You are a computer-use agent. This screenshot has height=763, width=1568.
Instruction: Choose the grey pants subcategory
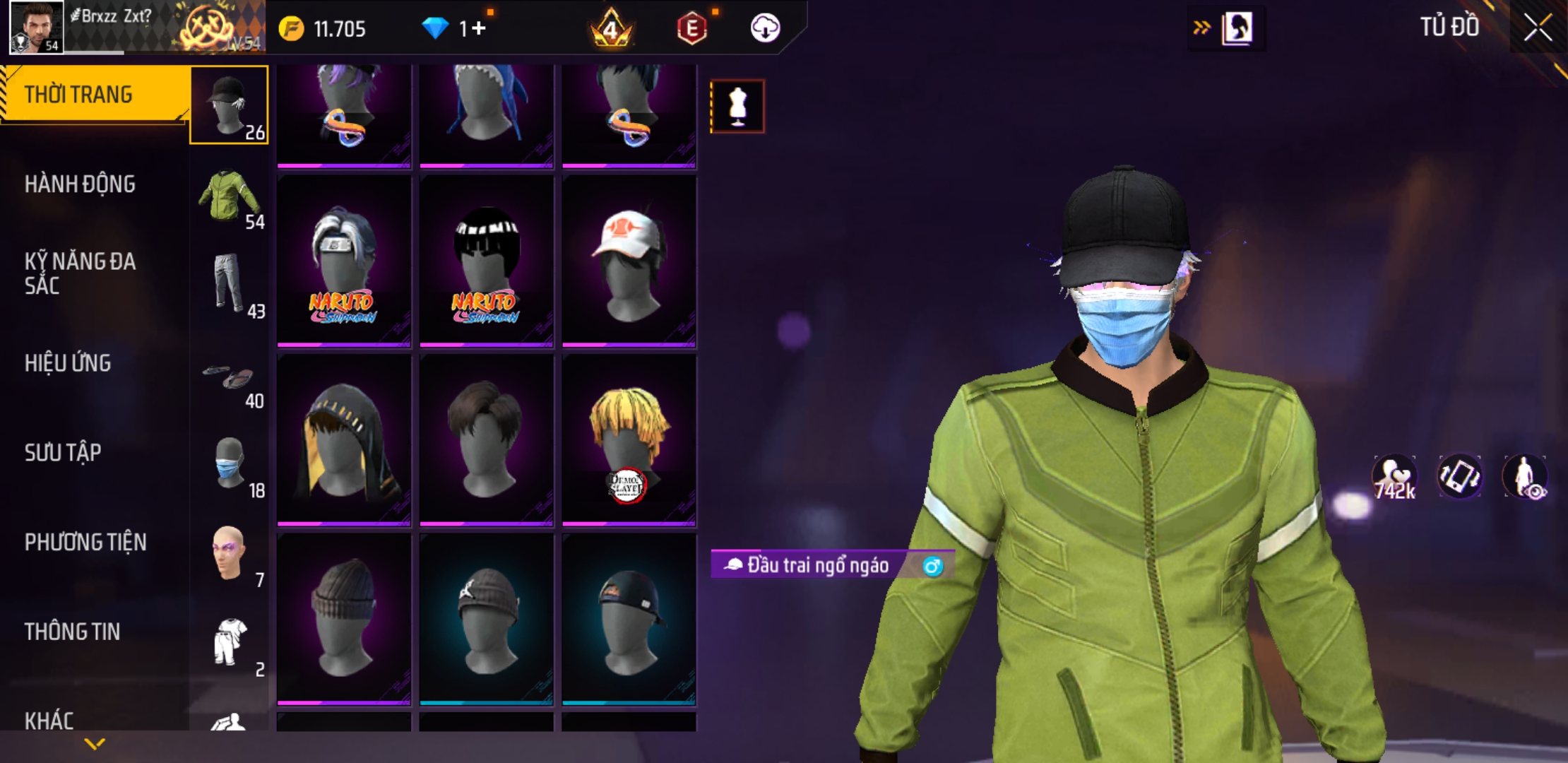click(229, 285)
